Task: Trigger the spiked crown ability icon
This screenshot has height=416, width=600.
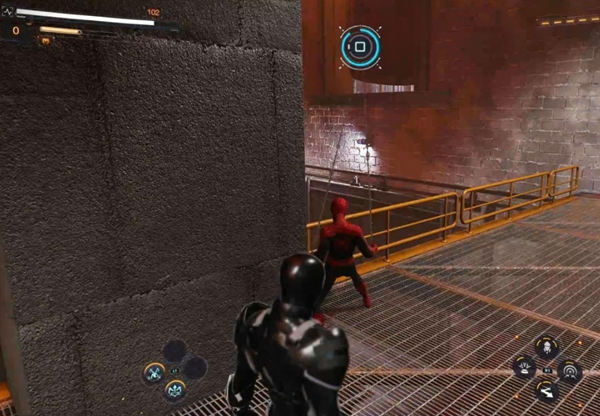Action: click(x=175, y=389)
